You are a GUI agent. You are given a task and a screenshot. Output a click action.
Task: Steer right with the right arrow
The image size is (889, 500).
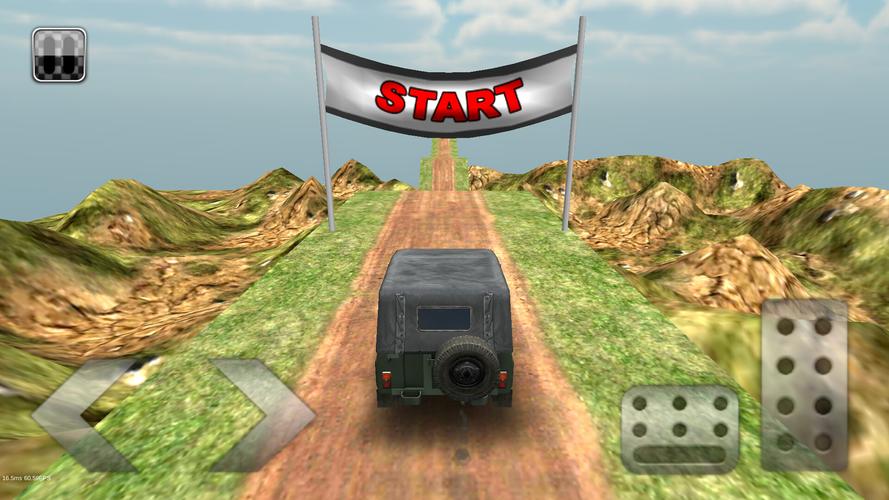click(x=262, y=413)
